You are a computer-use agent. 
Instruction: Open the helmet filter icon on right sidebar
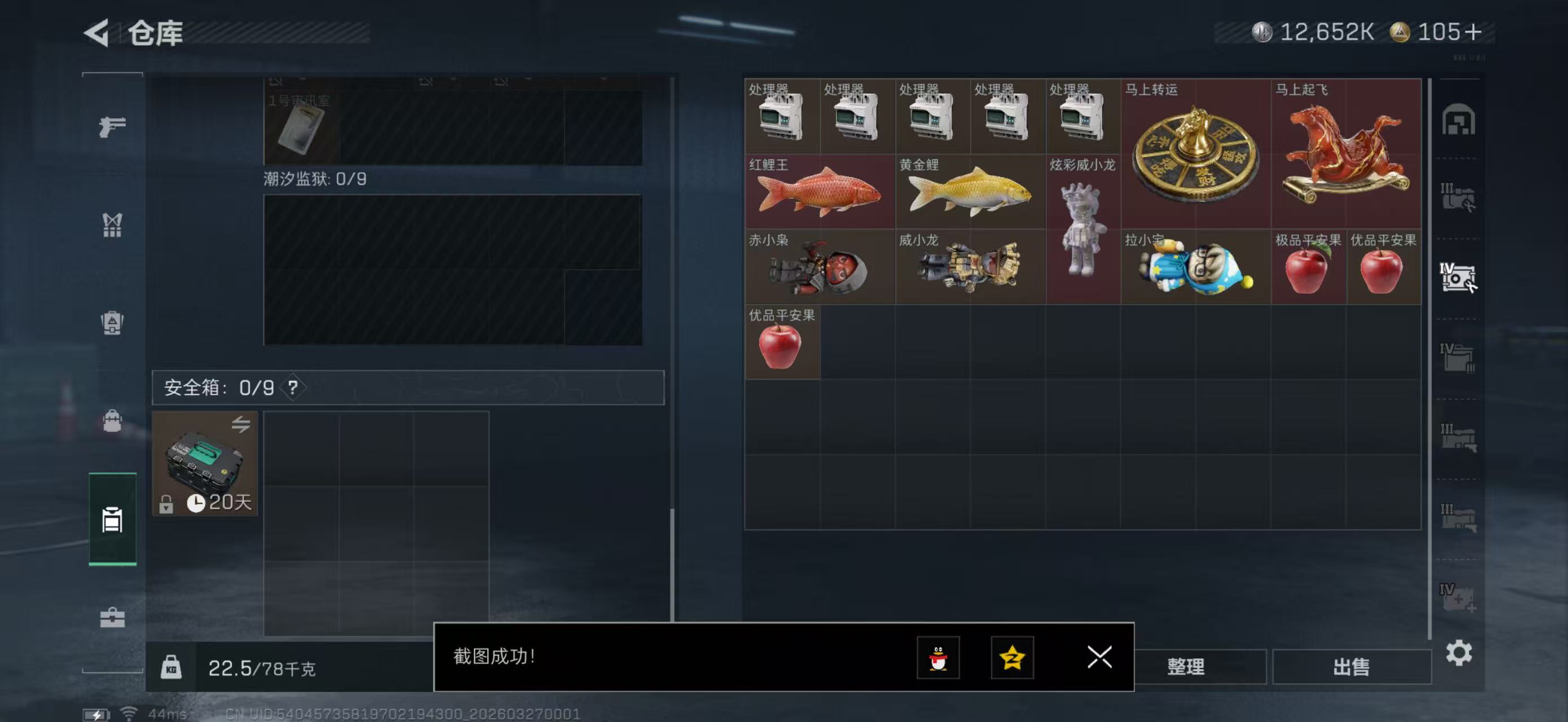[x=1460, y=121]
